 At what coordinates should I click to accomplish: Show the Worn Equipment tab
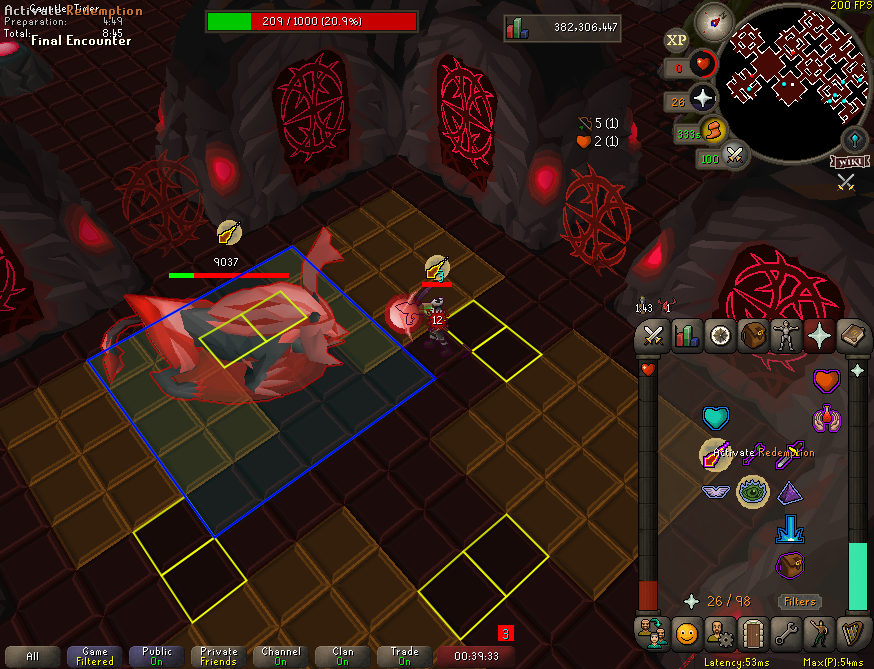tap(786, 336)
